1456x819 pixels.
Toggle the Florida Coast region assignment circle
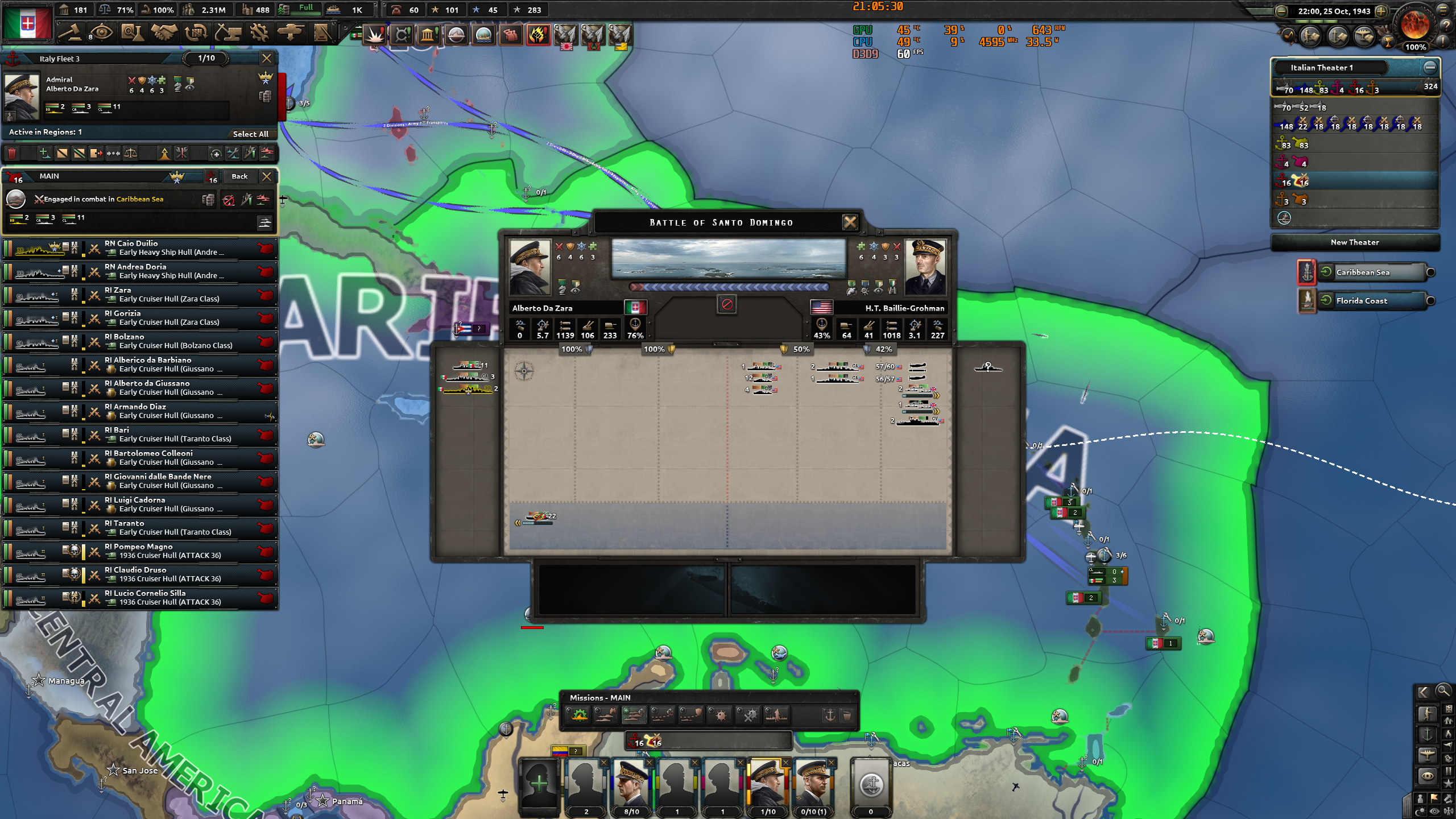click(x=1430, y=301)
